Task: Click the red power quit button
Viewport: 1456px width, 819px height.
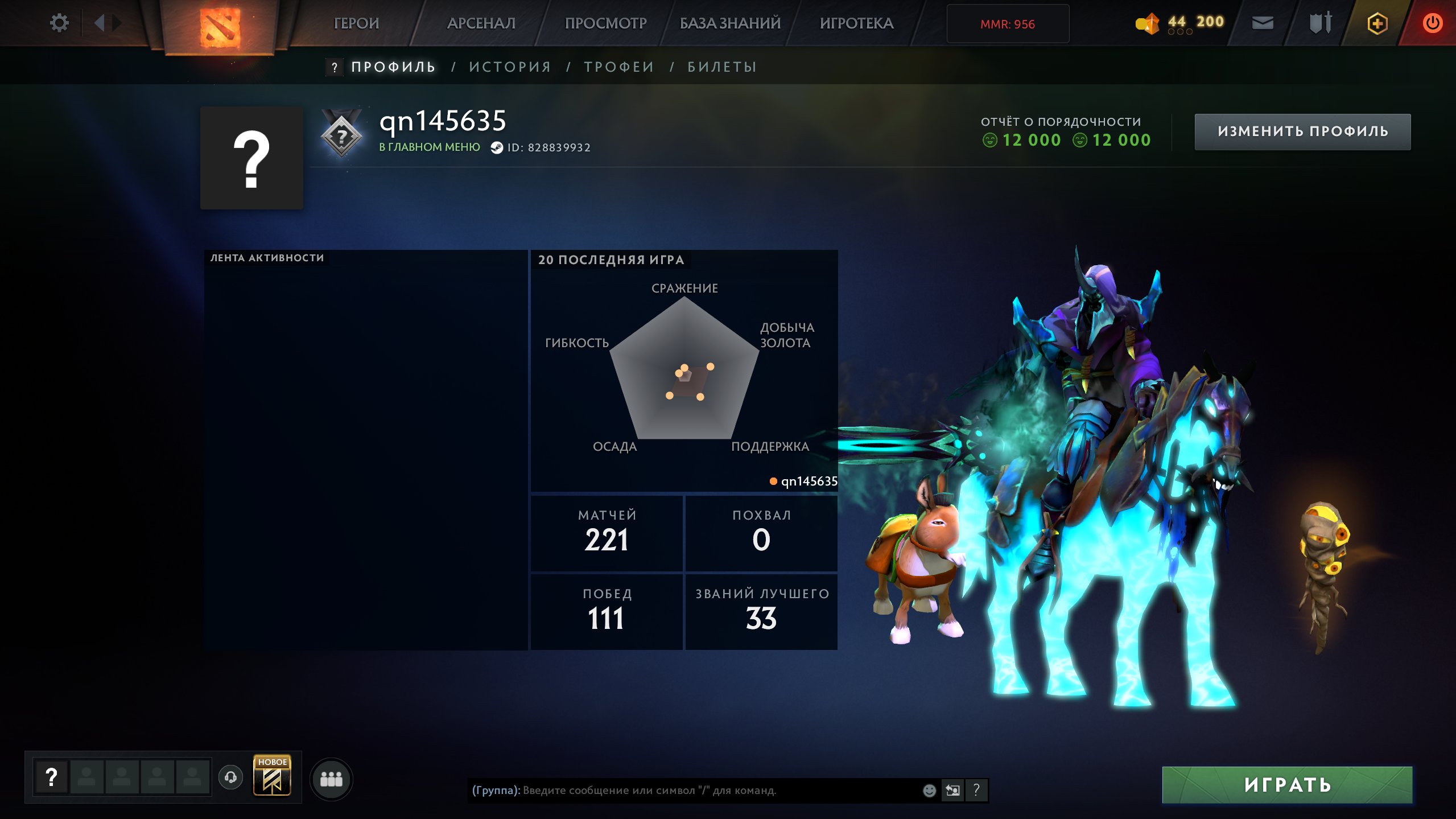Action: 1432,23
